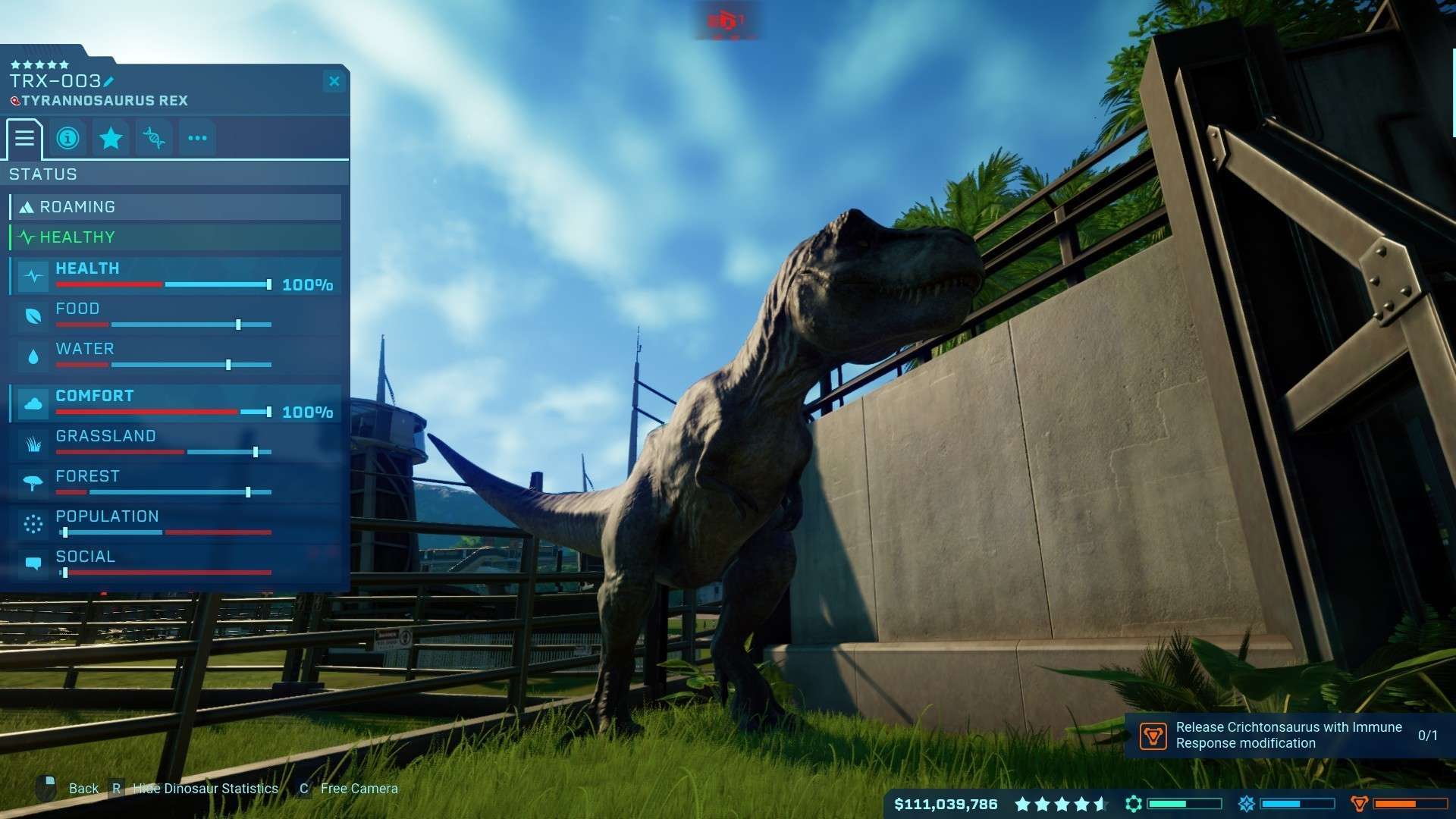Open the info tab
Image resolution: width=1456 pixels, height=819 pixels.
coord(67,138)
